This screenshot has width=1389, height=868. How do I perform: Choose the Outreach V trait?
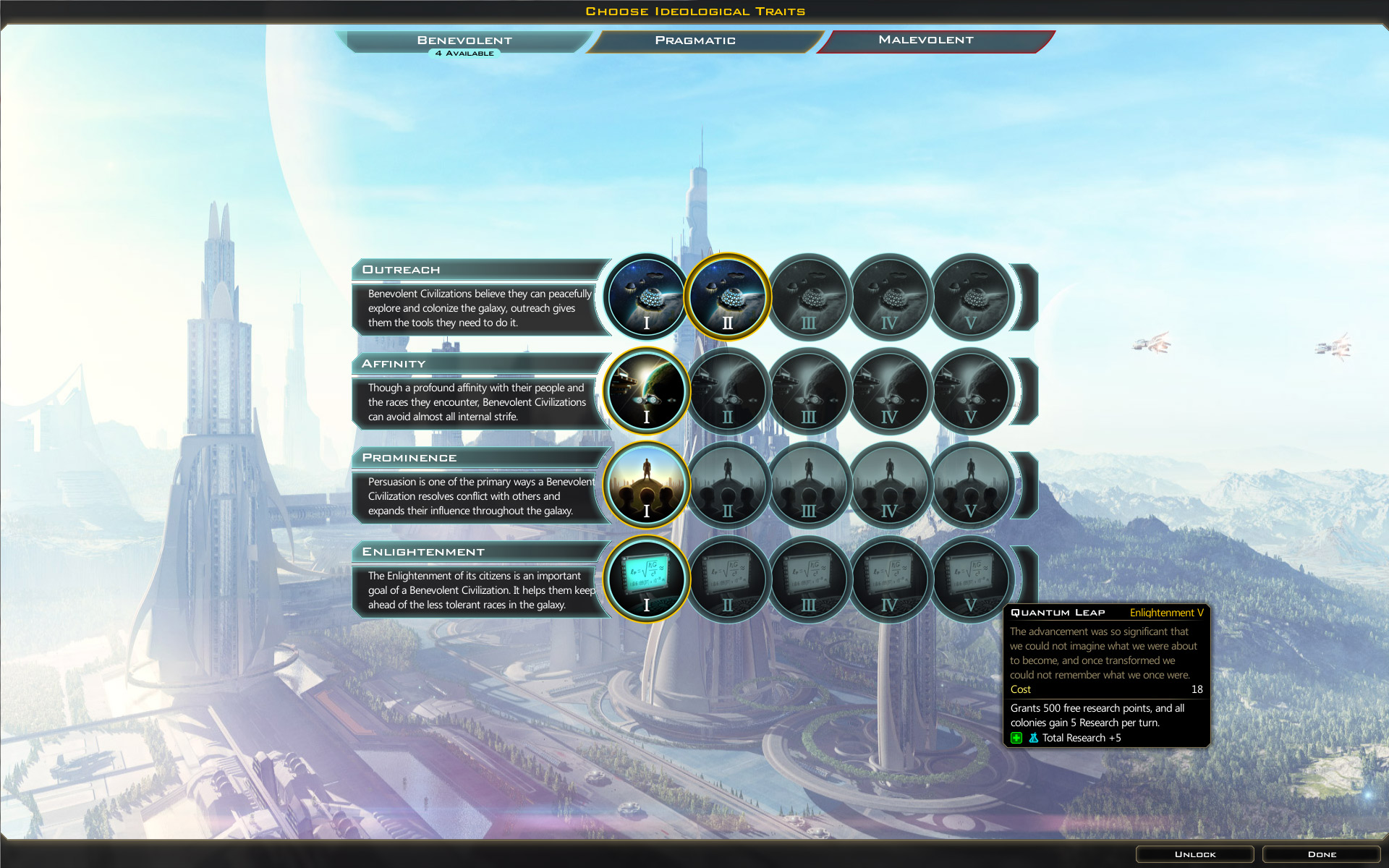tap(971, 297)
